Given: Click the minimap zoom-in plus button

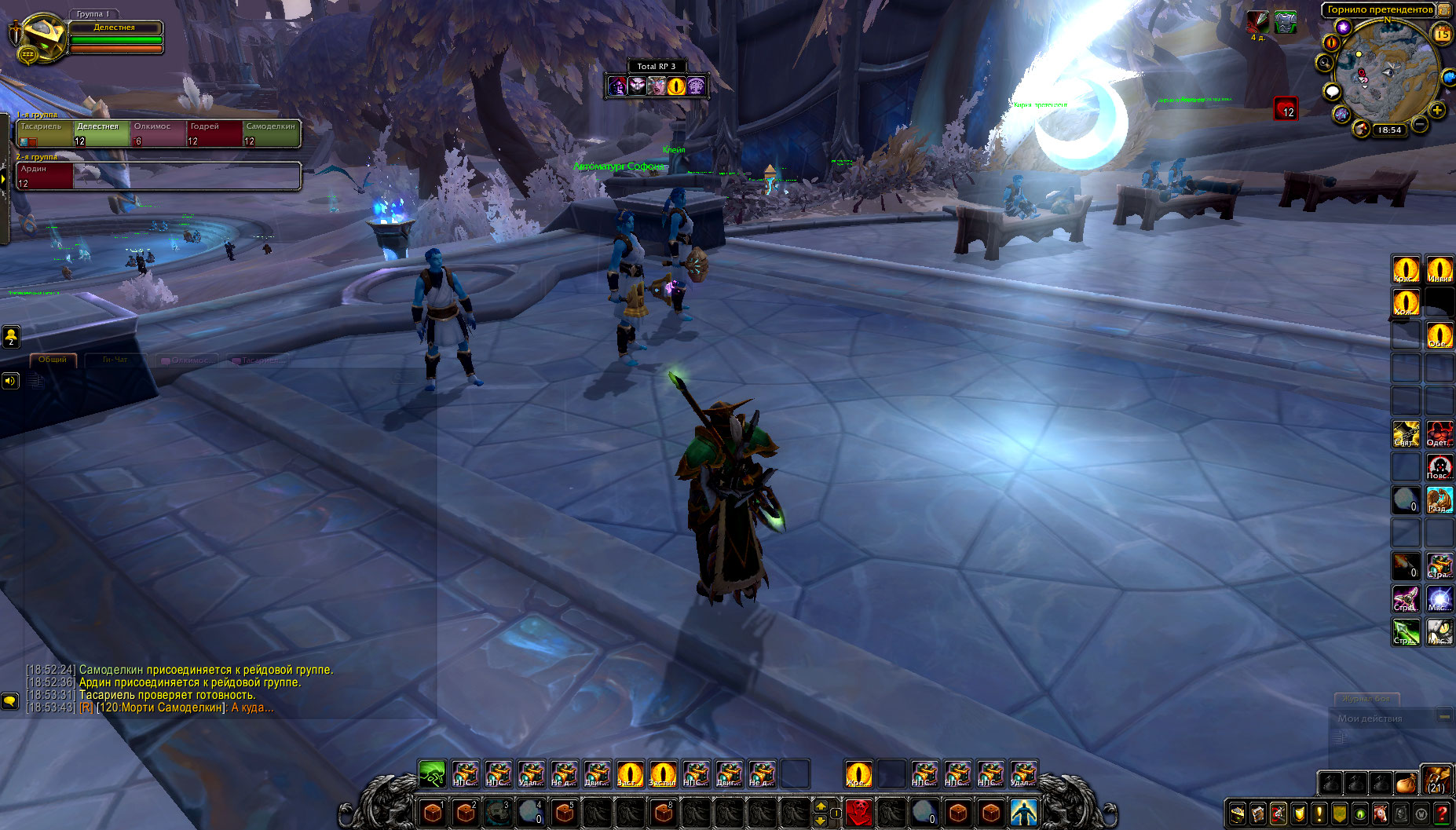Looking at the screenshot, I should point(1437,111).
